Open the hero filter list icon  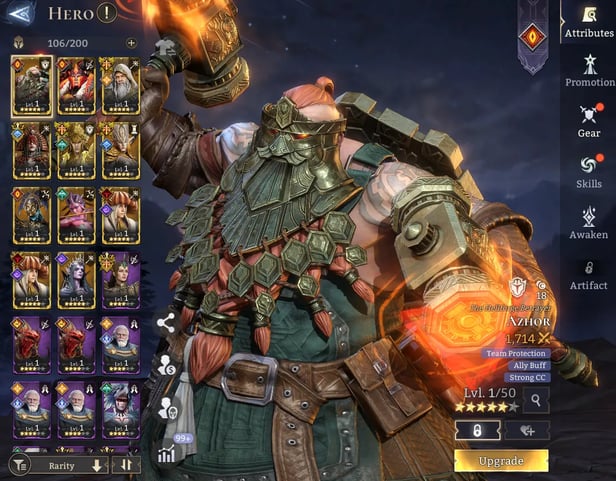coord(18,465)
